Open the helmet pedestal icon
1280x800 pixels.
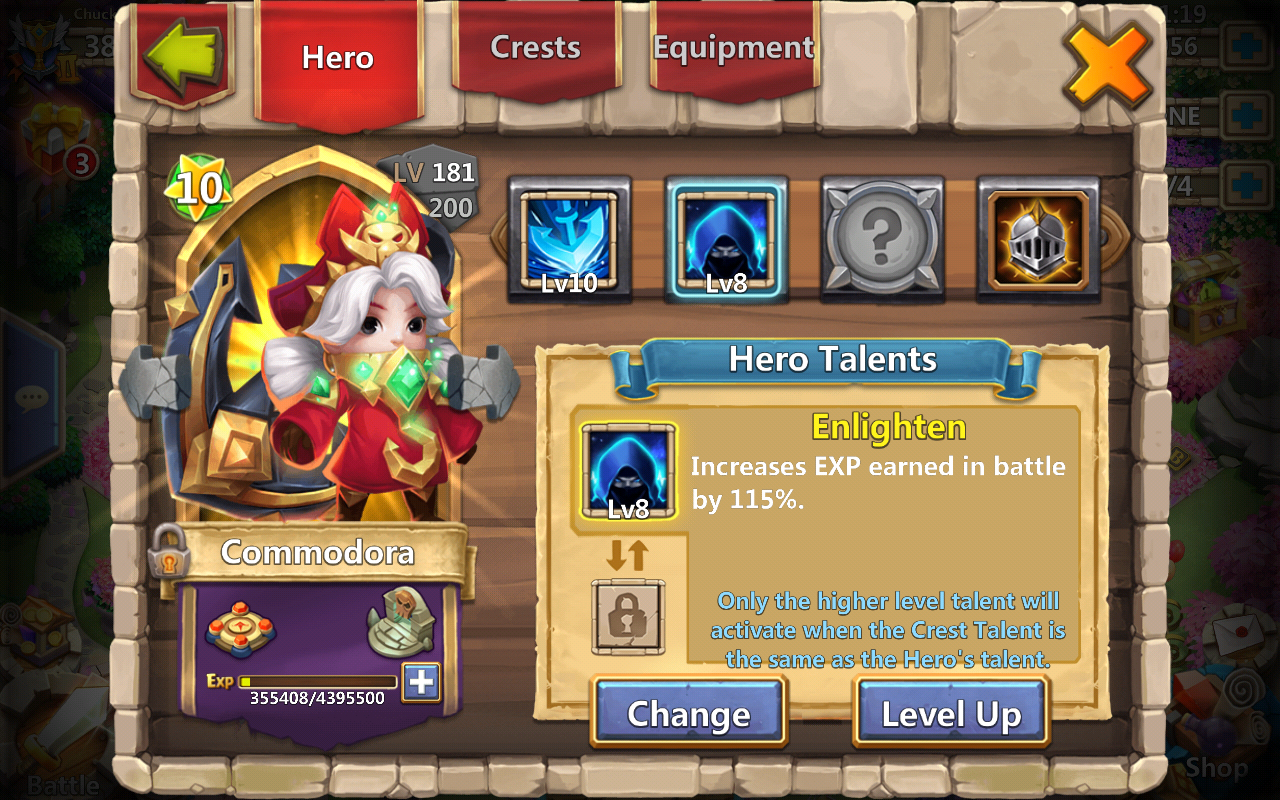[x=401, y=623]
